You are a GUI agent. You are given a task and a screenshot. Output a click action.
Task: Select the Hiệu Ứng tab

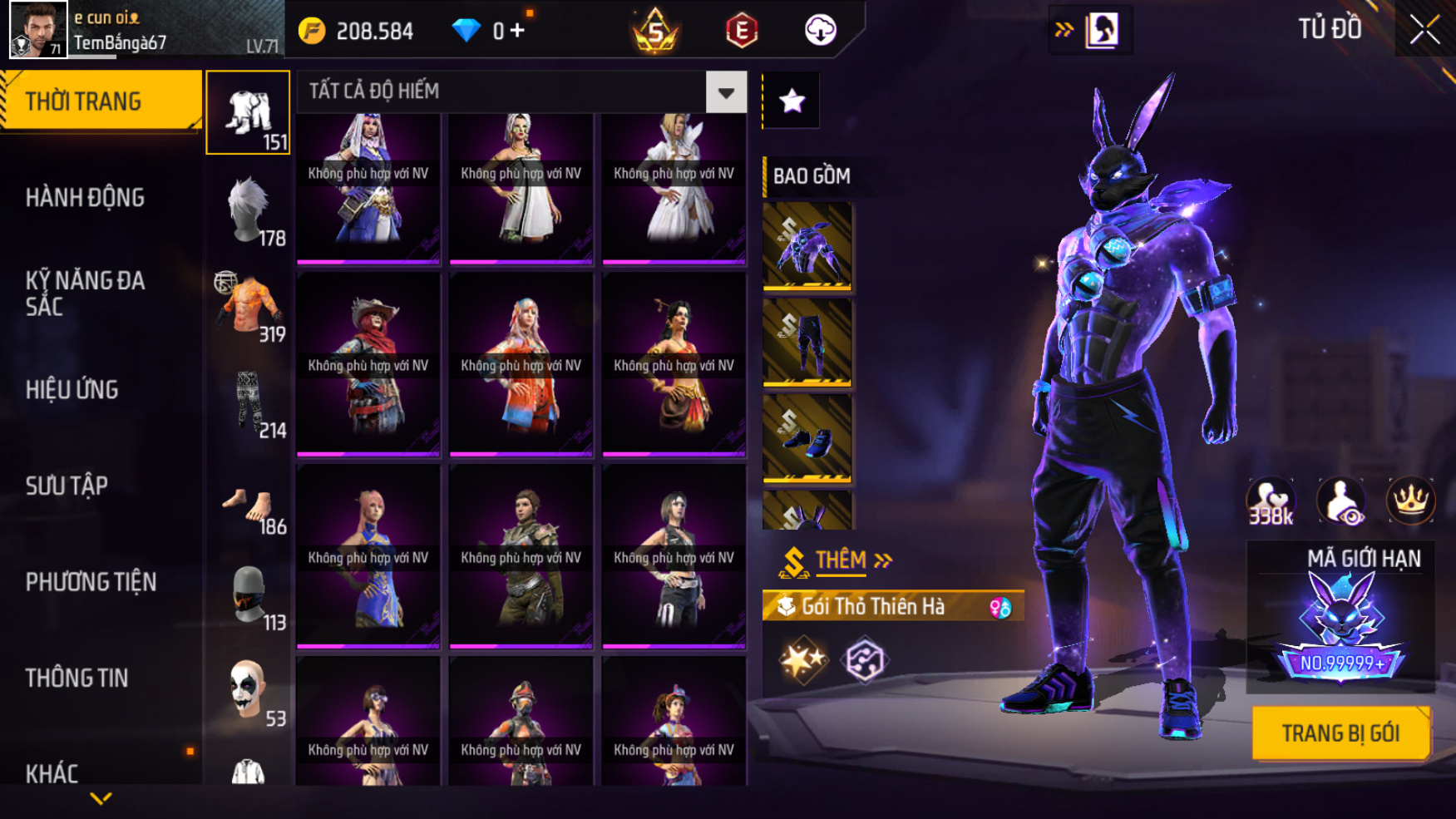coord(72,389)
